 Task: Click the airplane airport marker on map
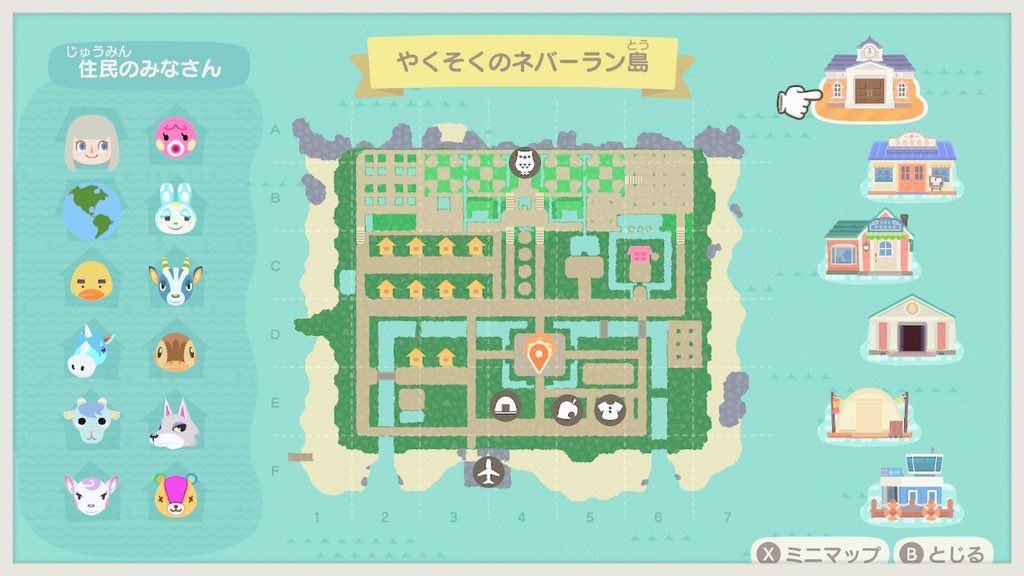pos(489,472)
